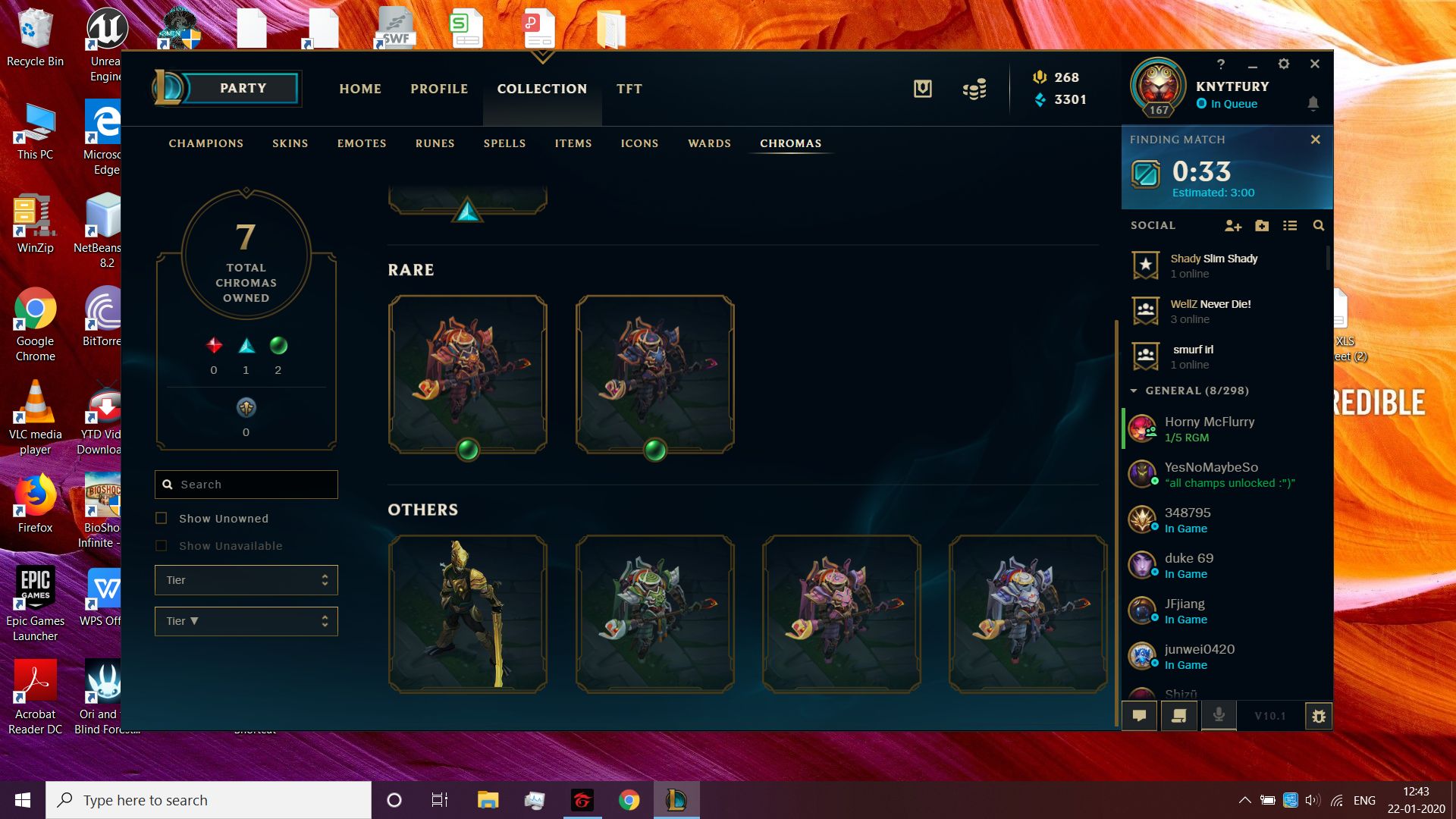Screen dimensions: 1456x819
Task: Report a bug via the bug icon
Action: coord(1319,715)
